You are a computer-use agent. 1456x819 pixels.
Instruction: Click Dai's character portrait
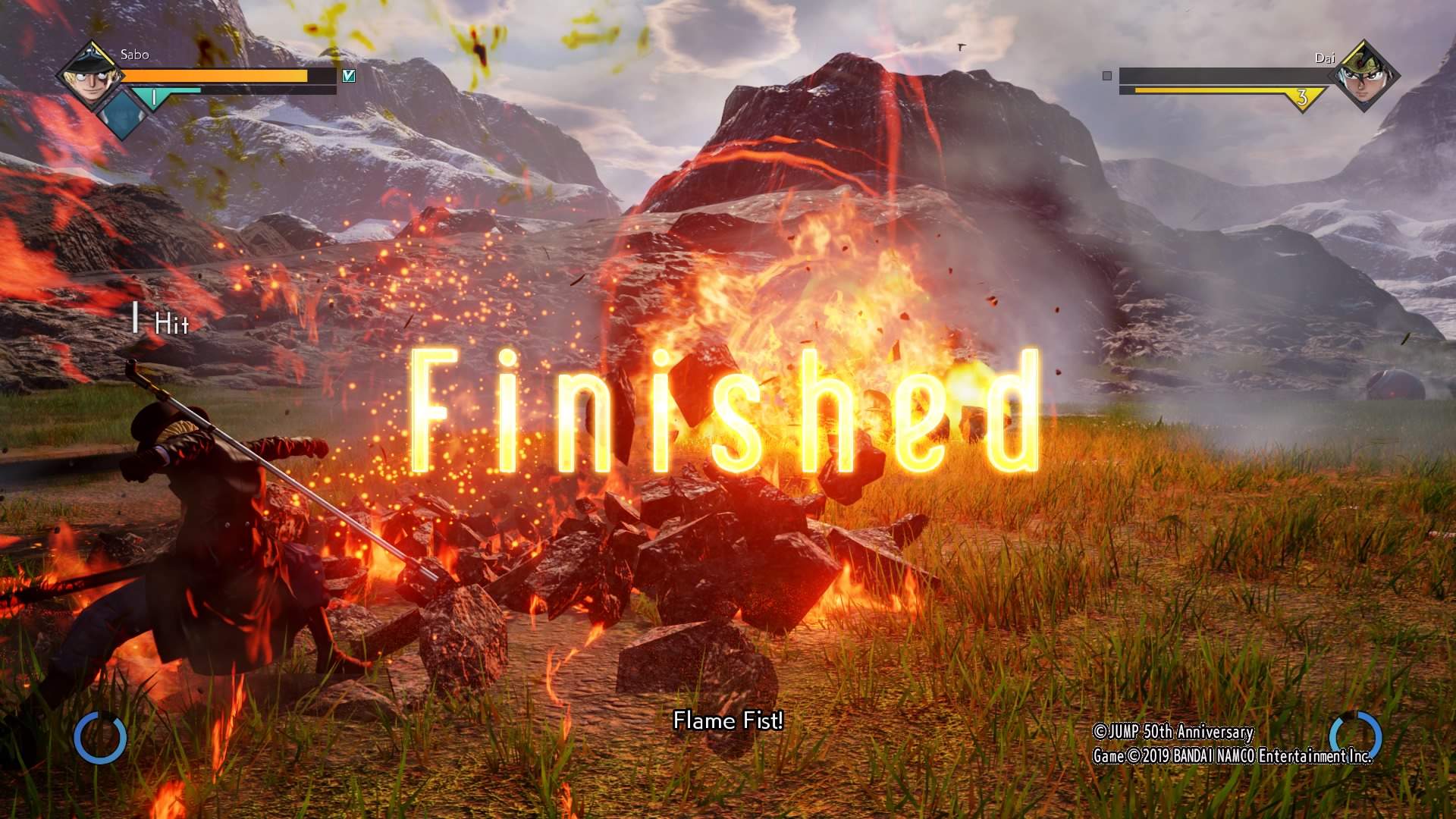click(x=1363, y=76)
